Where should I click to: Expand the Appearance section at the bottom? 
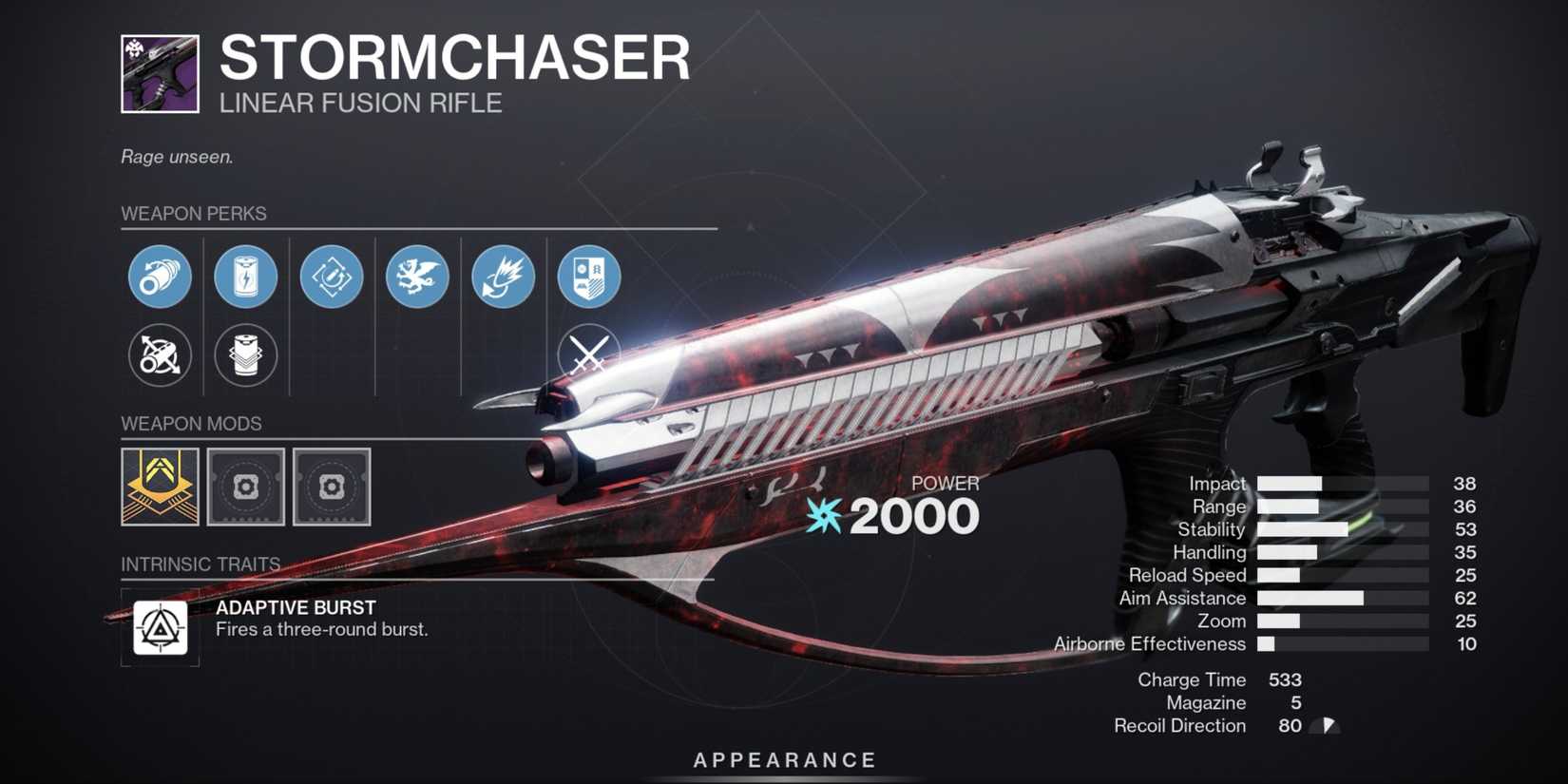783,759
